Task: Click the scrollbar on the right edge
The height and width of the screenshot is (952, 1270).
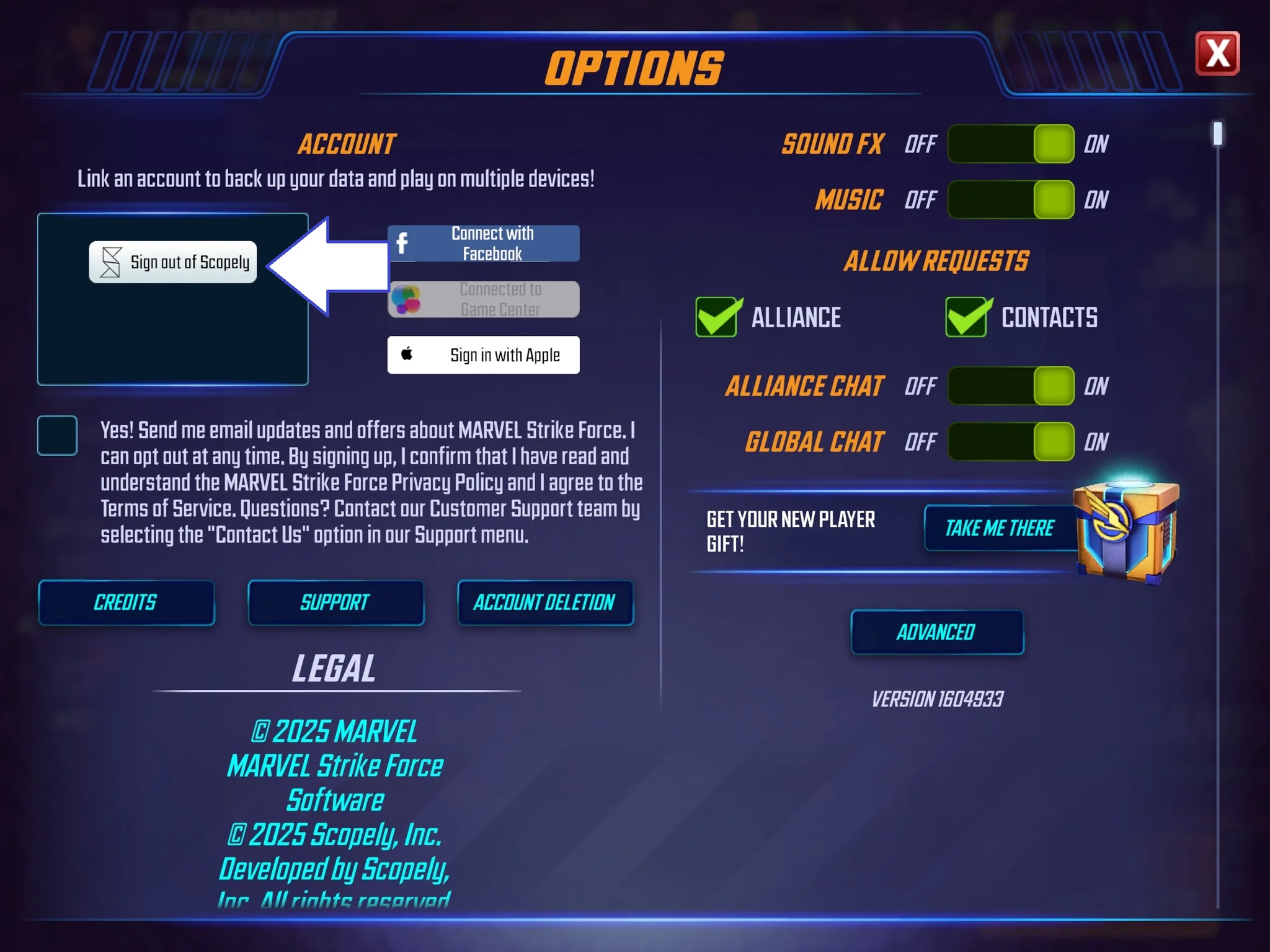Action: [x=1217, y=132]
